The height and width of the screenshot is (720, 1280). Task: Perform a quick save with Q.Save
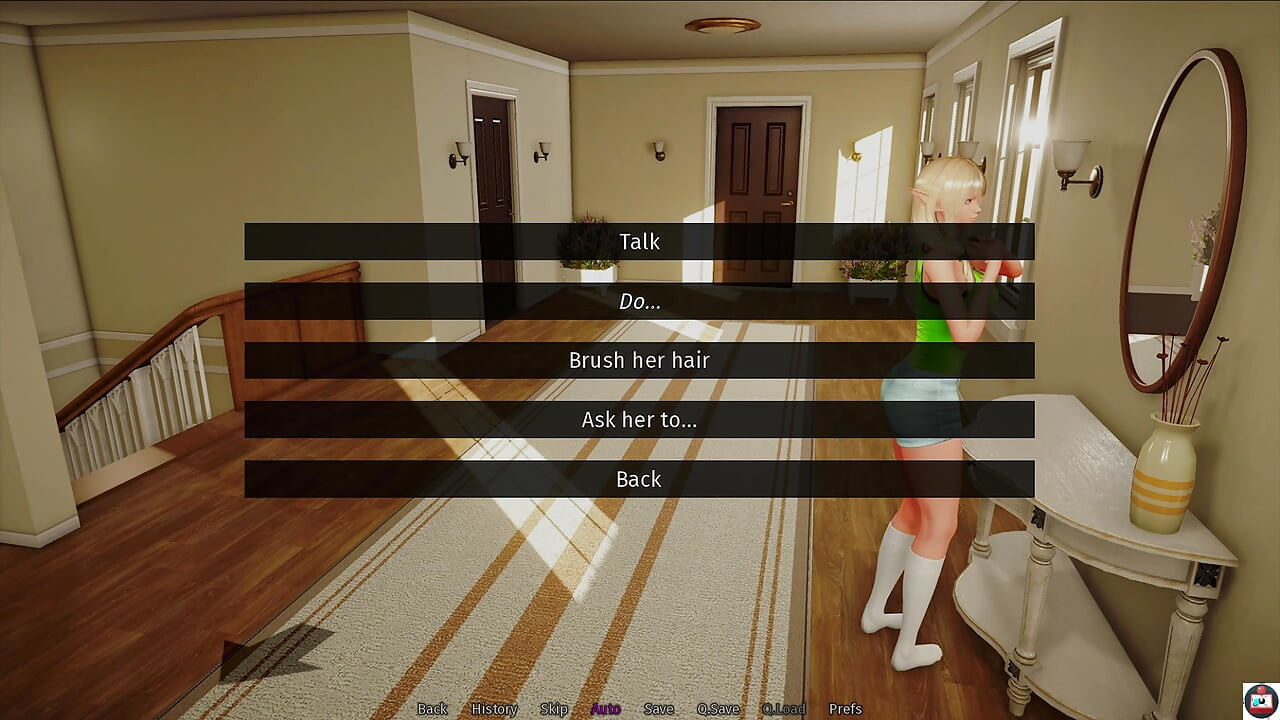(716, 708)
